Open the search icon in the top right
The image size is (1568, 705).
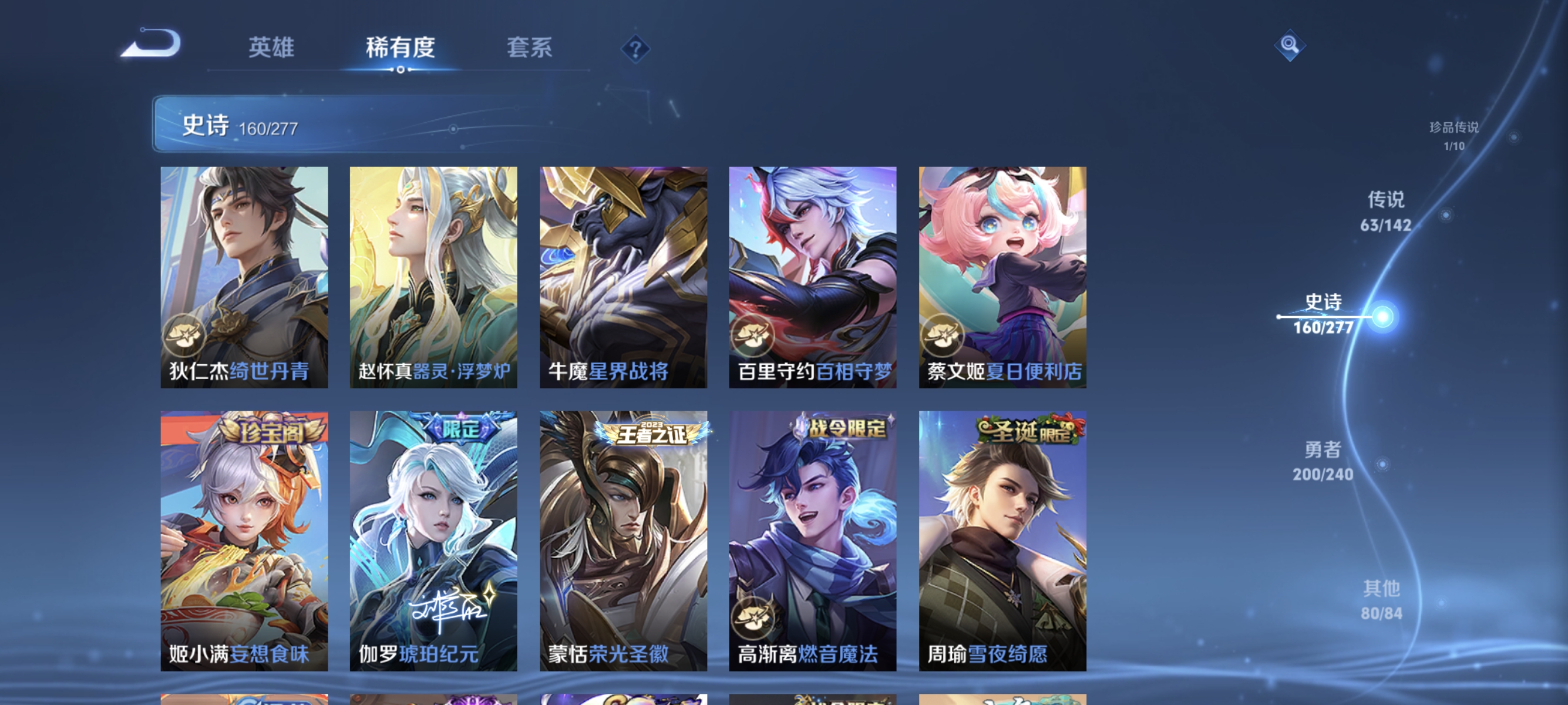(1289, 45)
